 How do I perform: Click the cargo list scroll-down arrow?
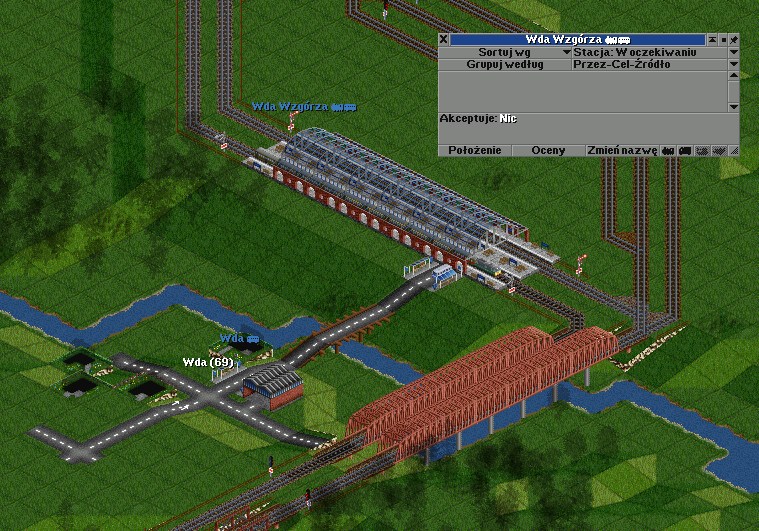pos(733,106)
